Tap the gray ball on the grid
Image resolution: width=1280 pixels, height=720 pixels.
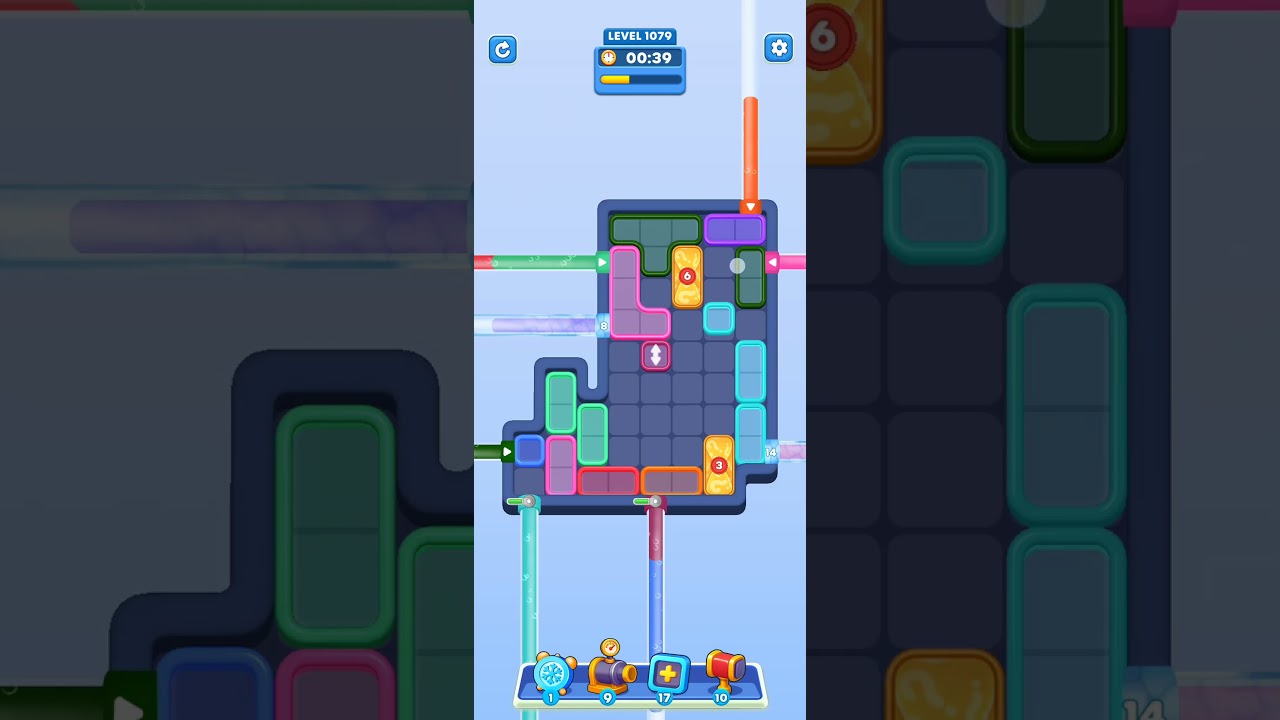coord(737,264)
